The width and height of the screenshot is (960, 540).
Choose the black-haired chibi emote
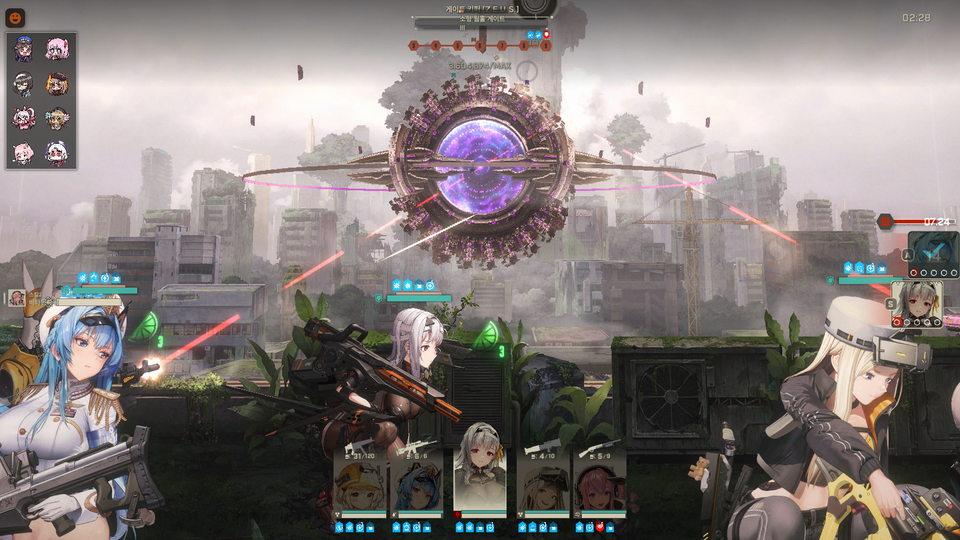(24, 84)
